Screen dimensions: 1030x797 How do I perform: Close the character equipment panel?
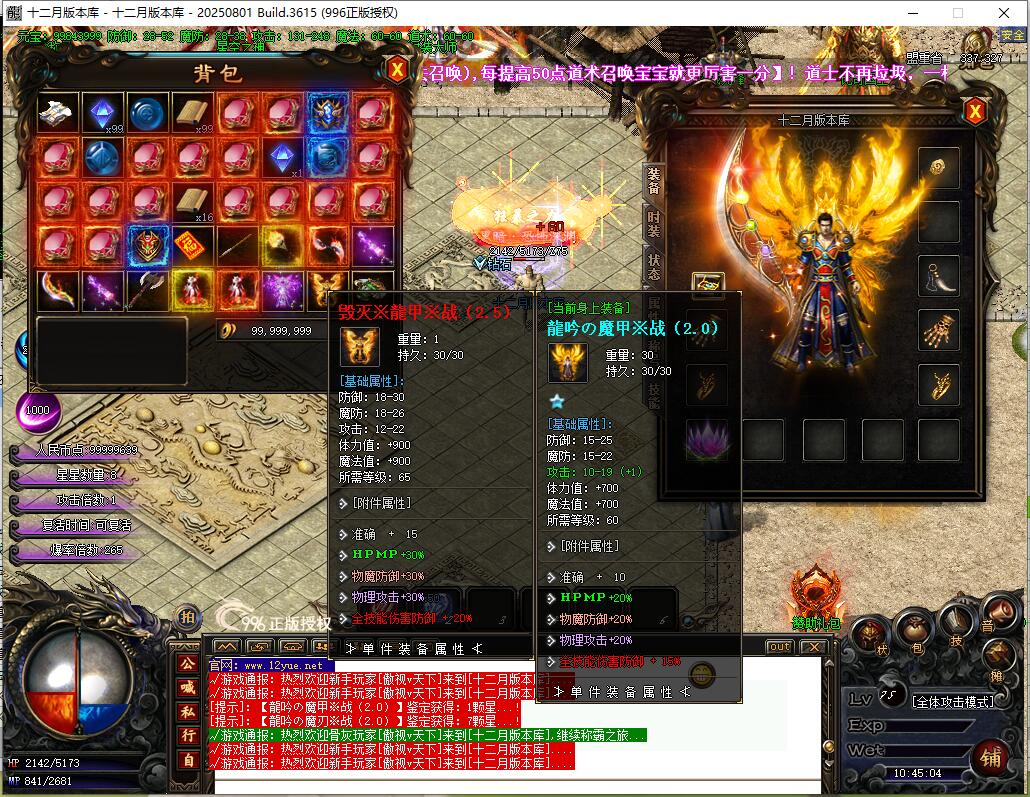tap(975, 111)
